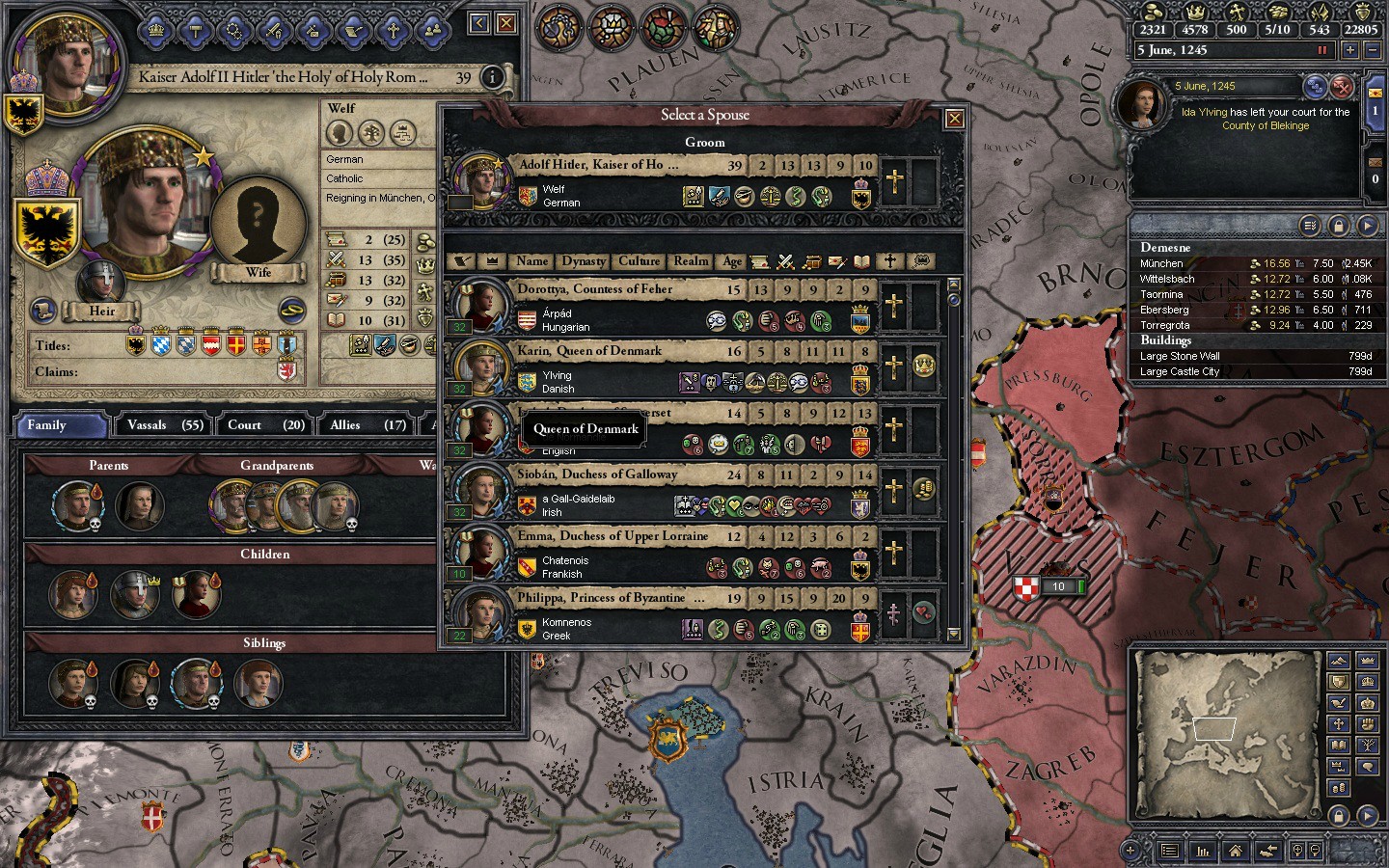Sort spouse list by Realm
This screenshot has height=868, width=1389.
point(691,261)
